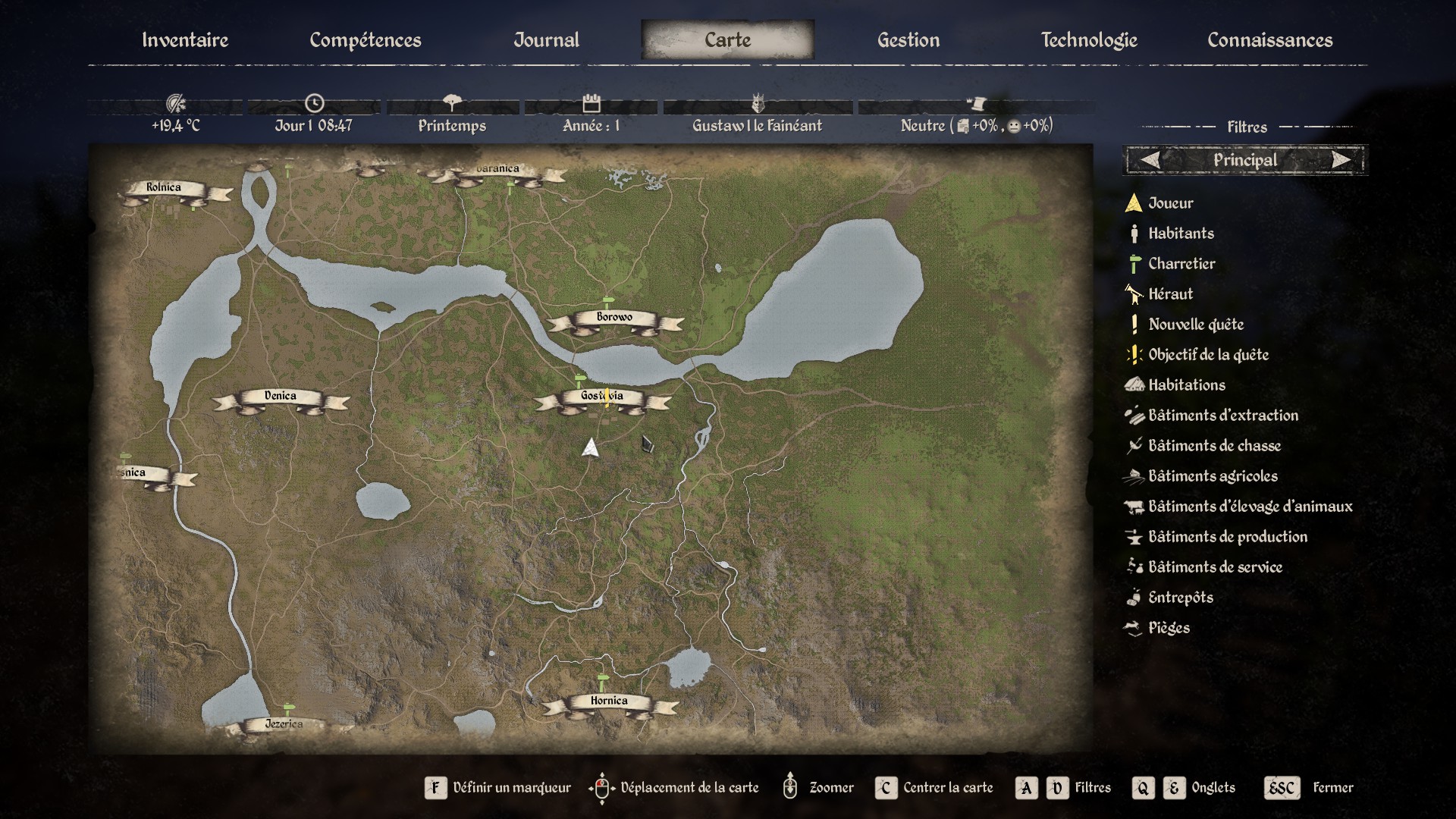This screenshot has height=819, width=1456.
Task: Toggle Bâtiments de chasse filter
Action: [x=1213, y=446]
